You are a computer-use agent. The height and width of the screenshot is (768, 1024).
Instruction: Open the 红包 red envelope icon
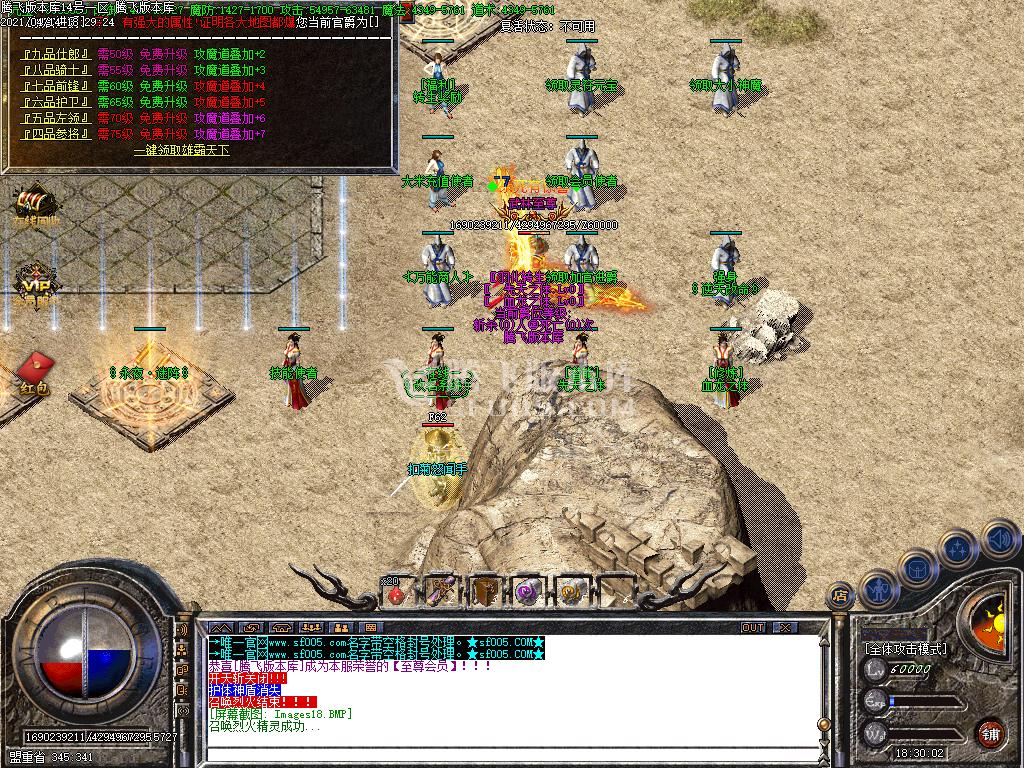(31, 374)
